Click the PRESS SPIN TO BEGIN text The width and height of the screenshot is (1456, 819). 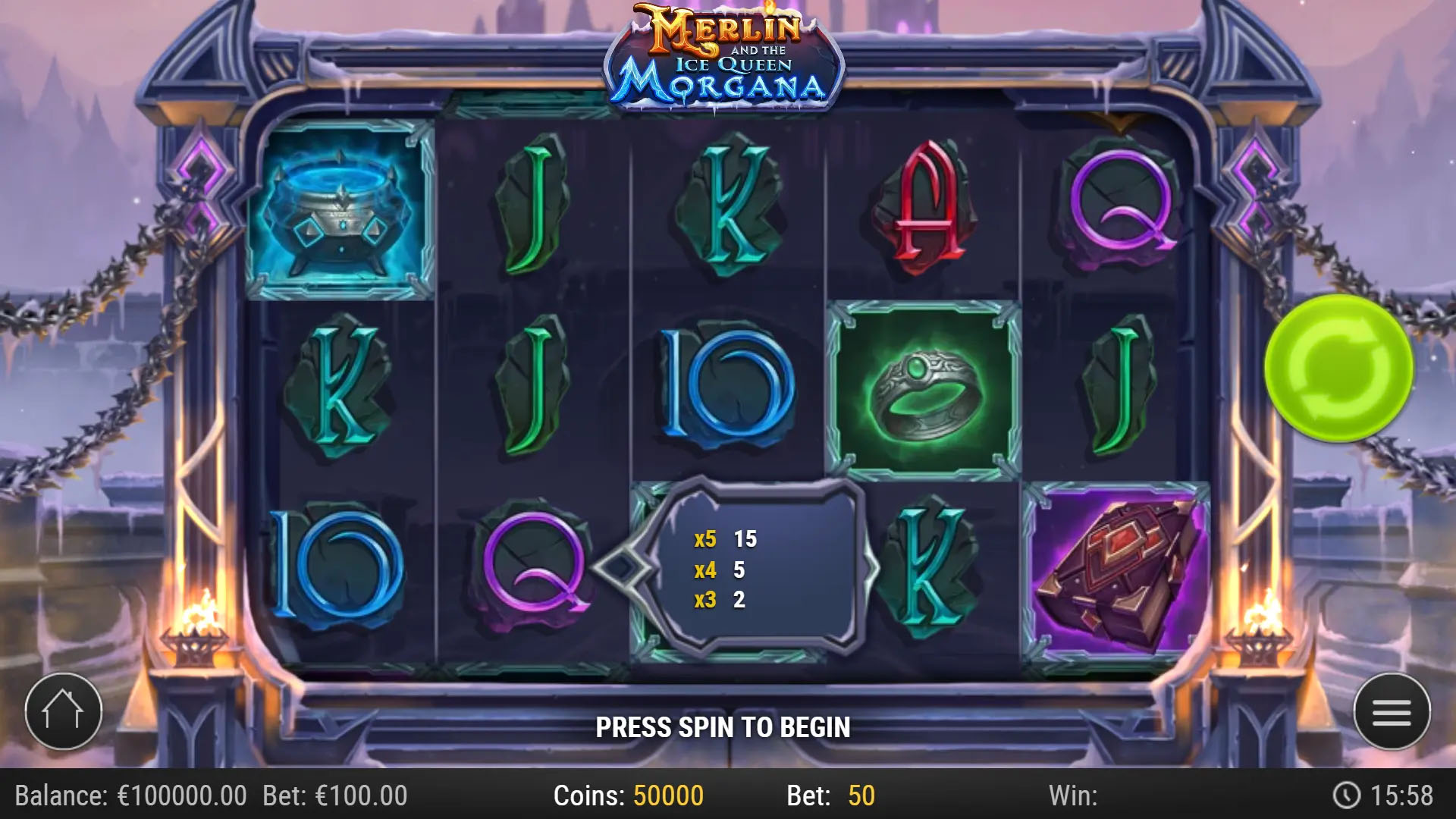point(724,724)
